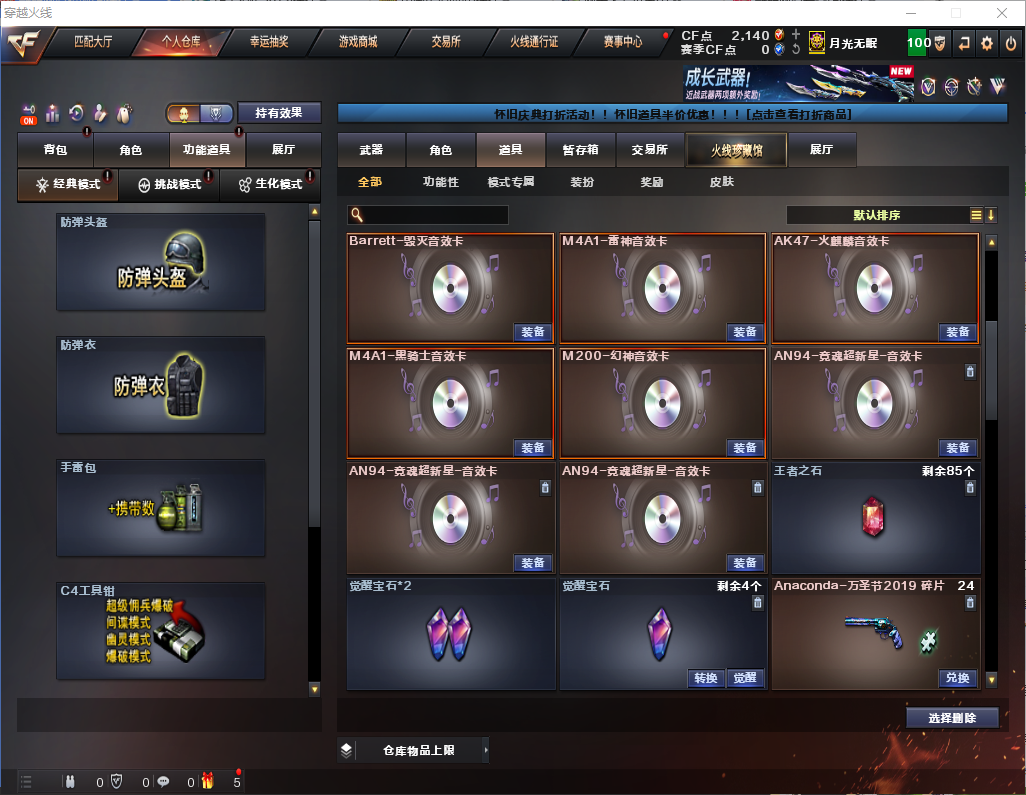
Task: Open the 默认排序 sort dropdown
Action: click(x=876, y=215)
